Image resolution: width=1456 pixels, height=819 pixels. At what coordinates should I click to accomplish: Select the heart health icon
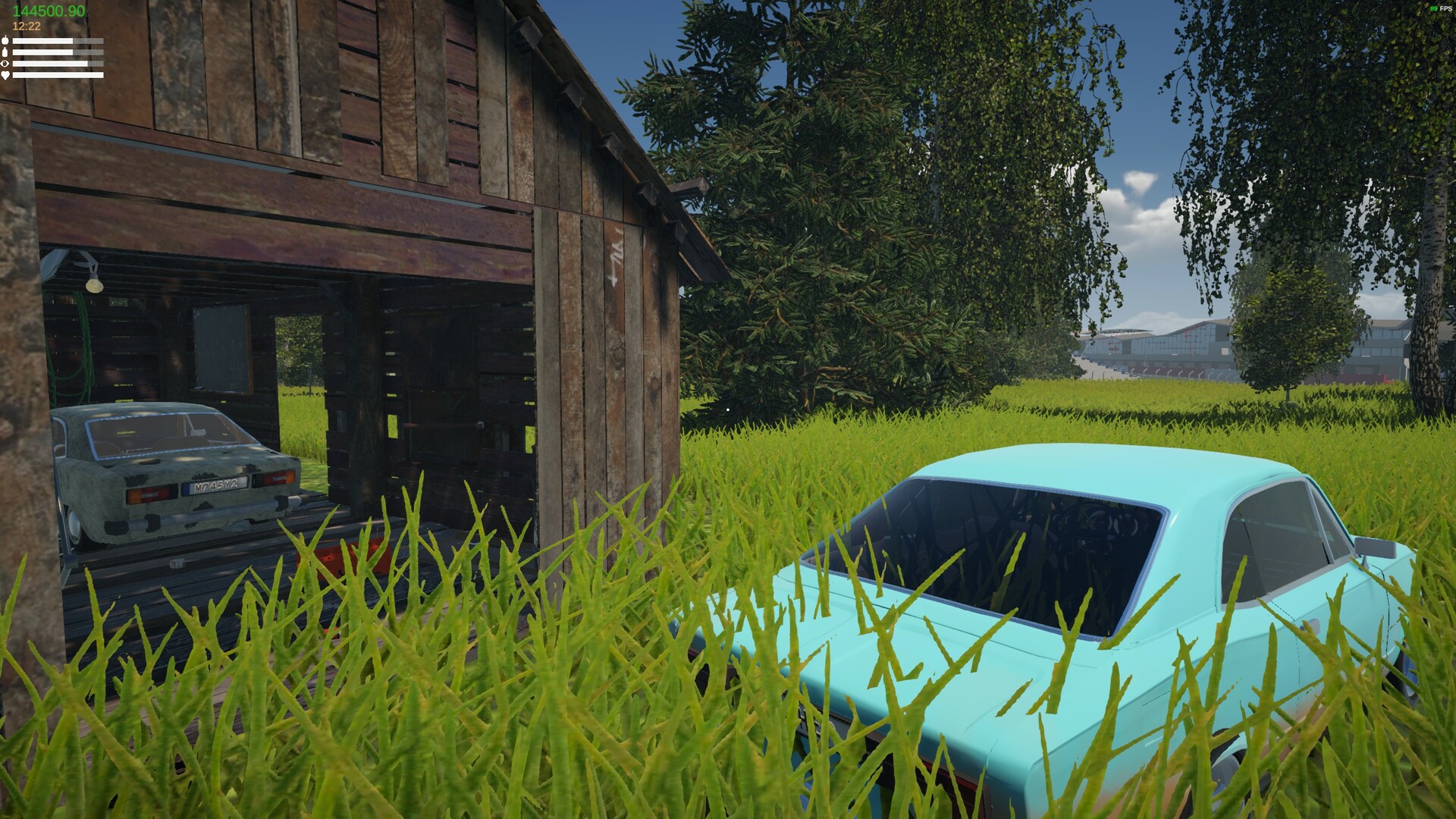tap(5, 75)
